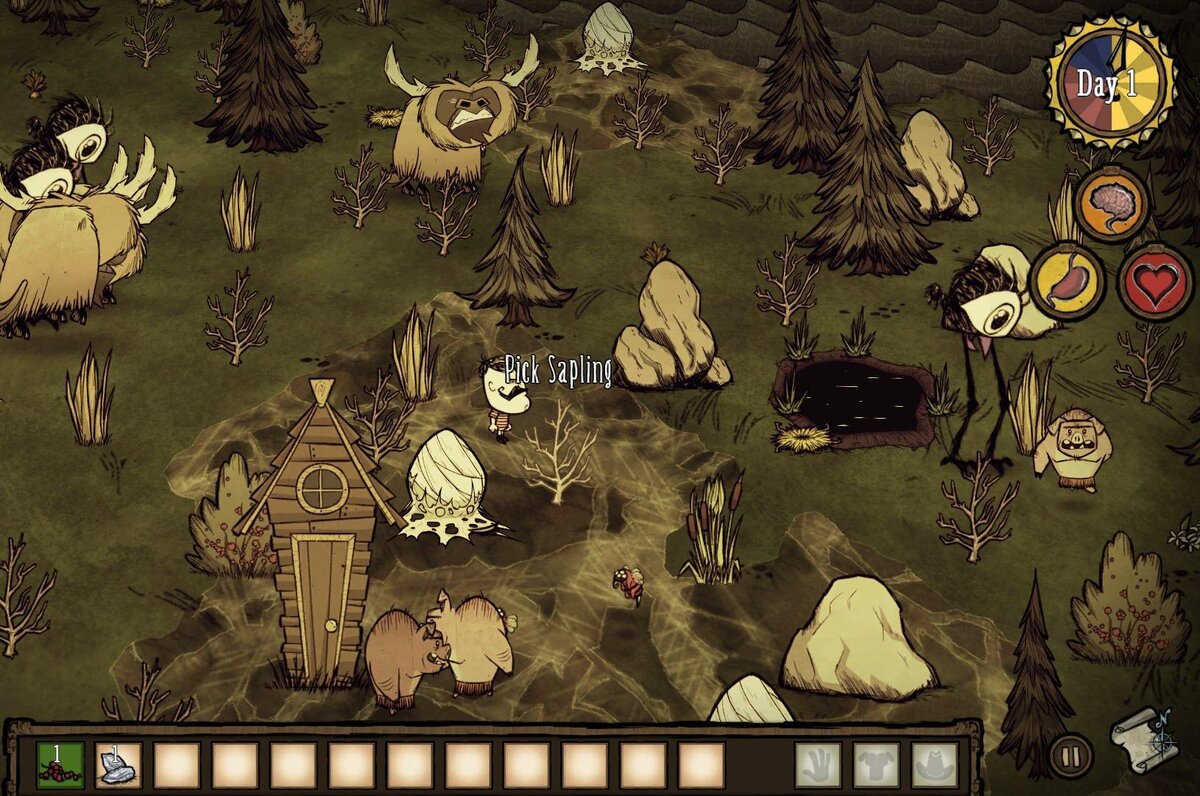
Task: Click the body armor equipment slot
Action: coord(876,765)
